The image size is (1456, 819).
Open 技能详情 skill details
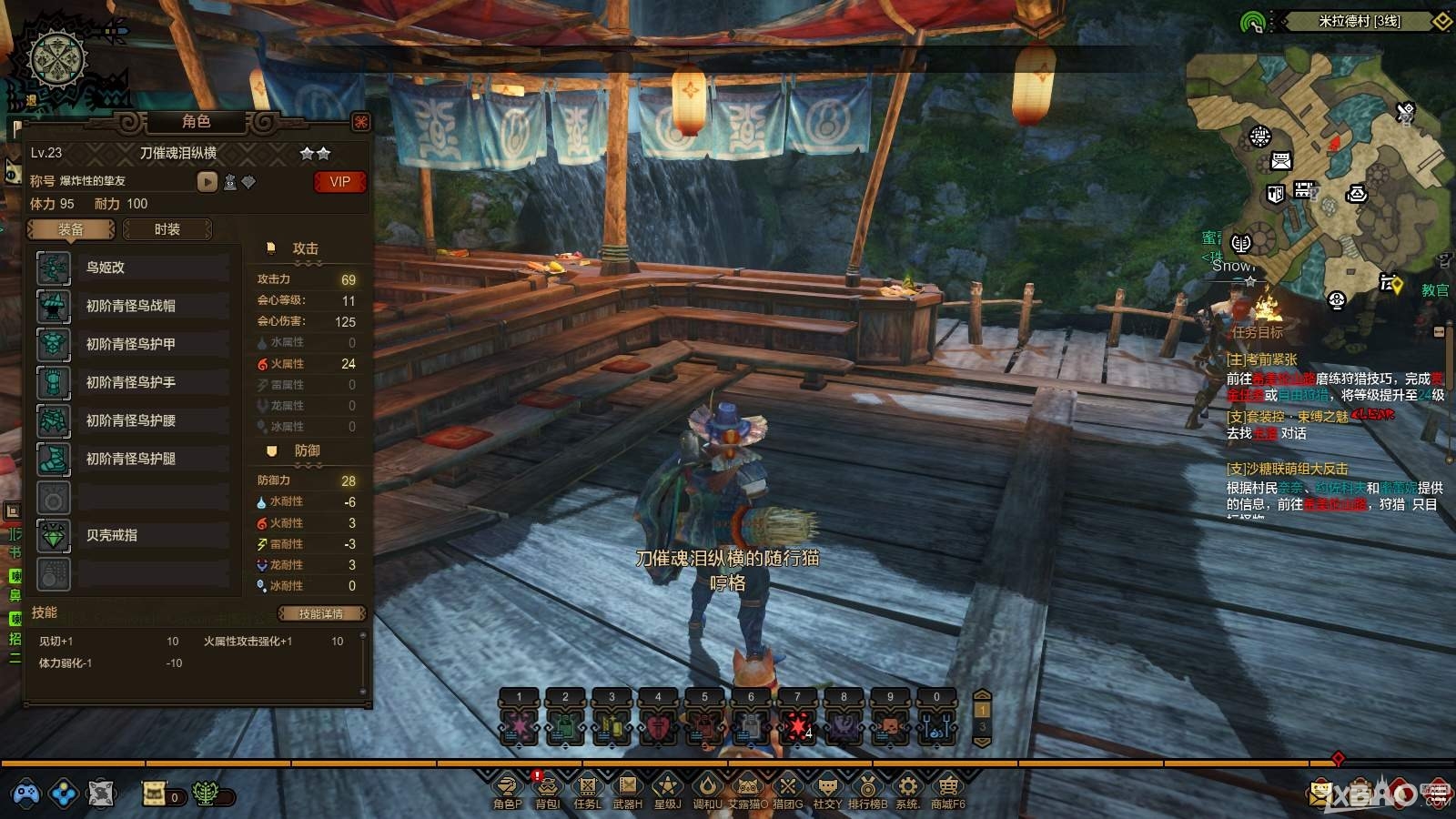321,613
